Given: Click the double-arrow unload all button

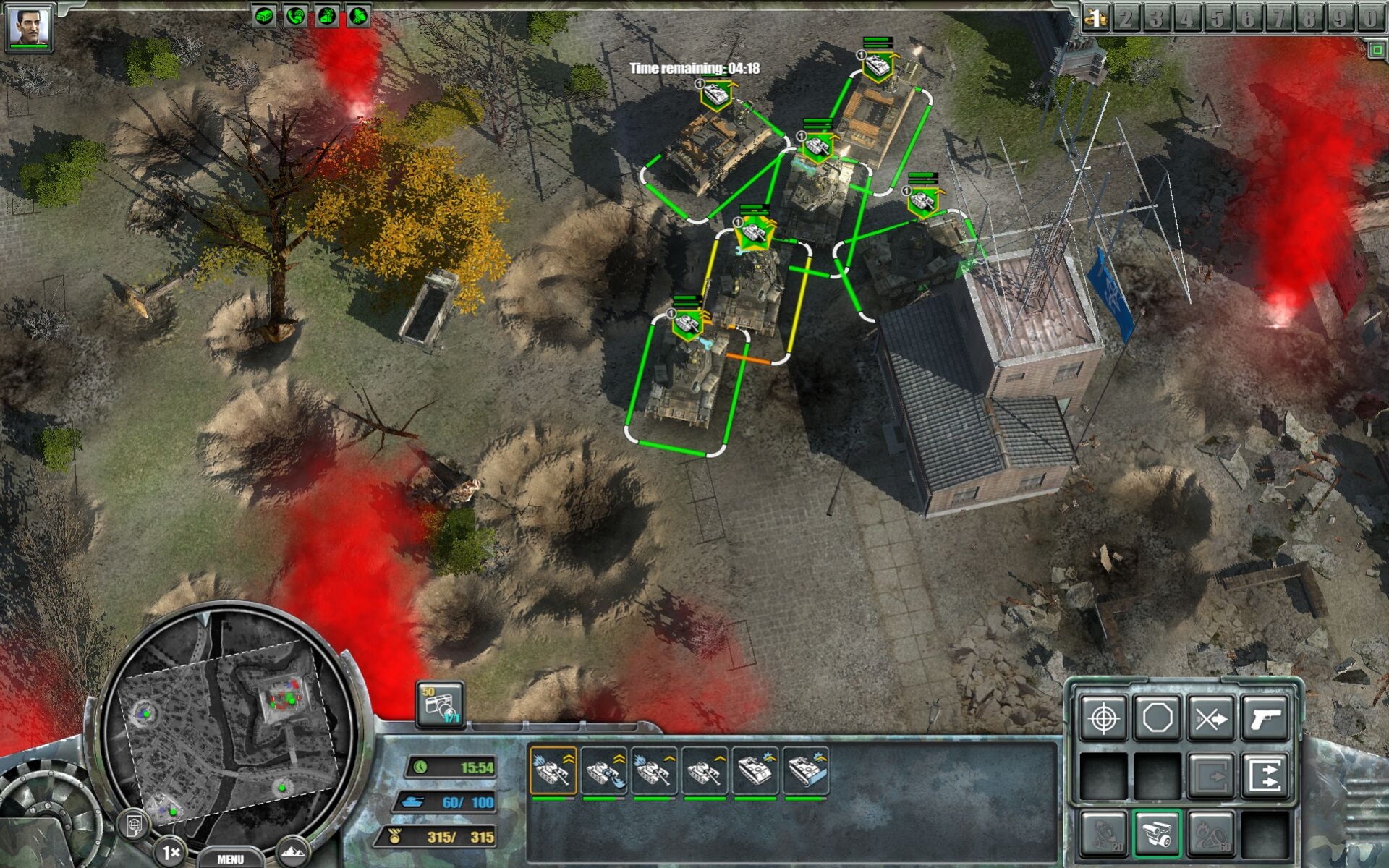Looking at the screenshot, I should tap(1265, 775).
